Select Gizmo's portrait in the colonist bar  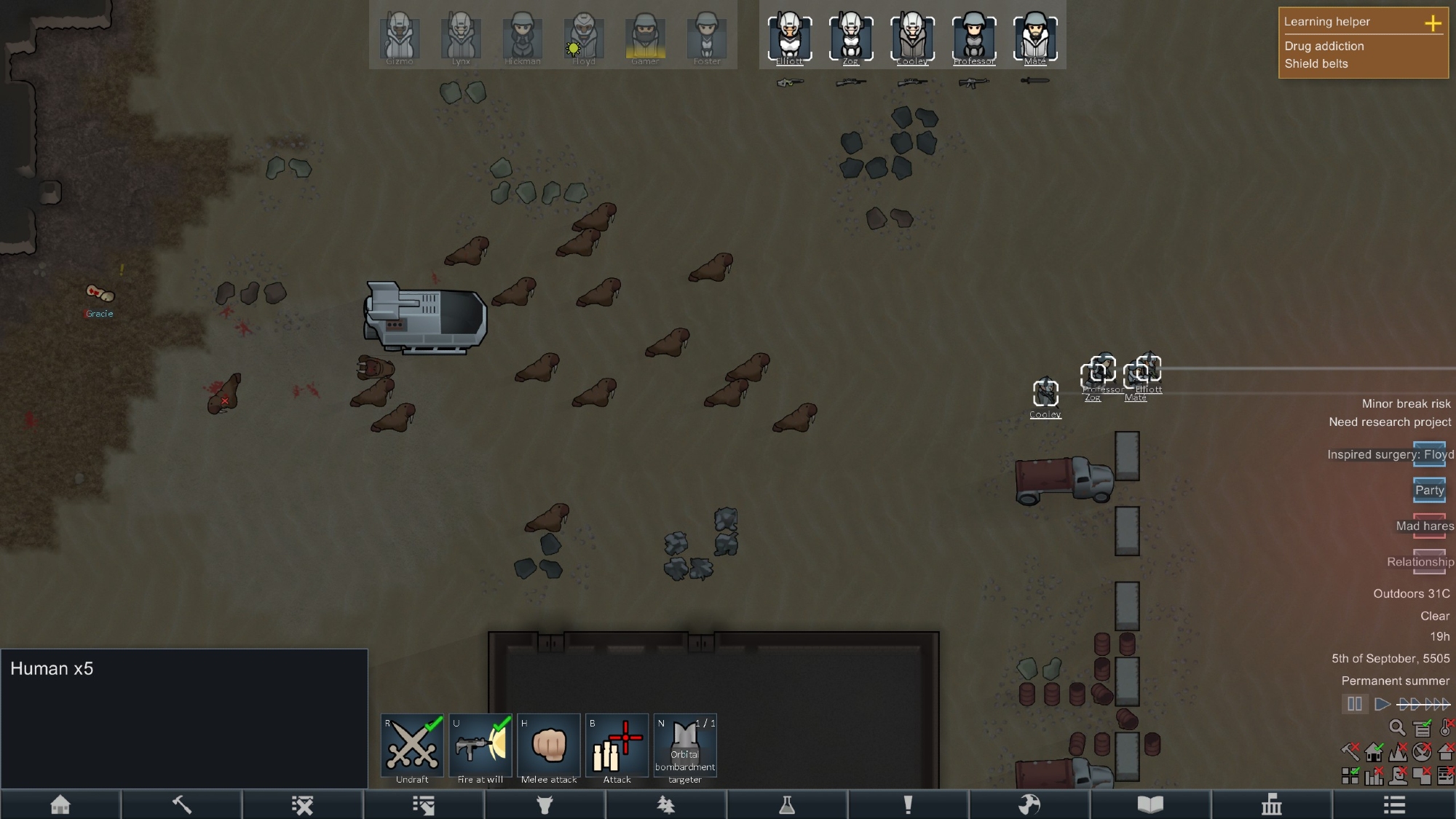400,36
